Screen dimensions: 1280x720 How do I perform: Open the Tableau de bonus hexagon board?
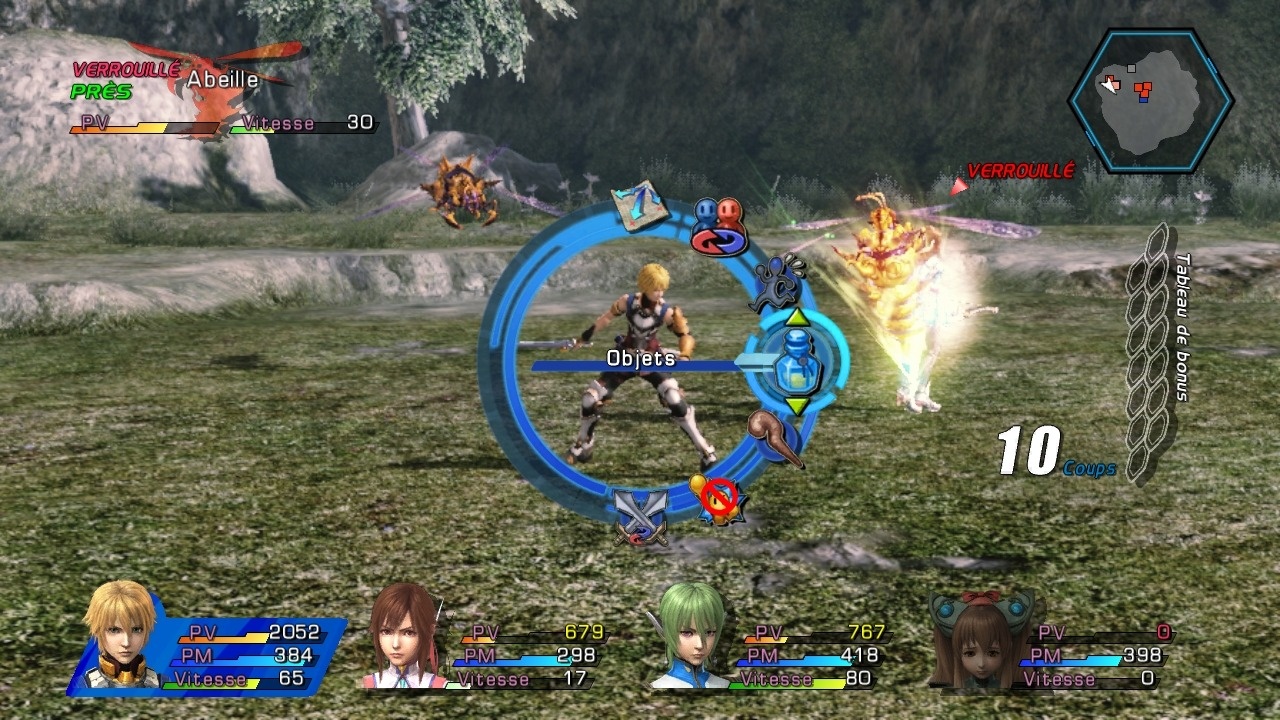tap(1152, 350)
